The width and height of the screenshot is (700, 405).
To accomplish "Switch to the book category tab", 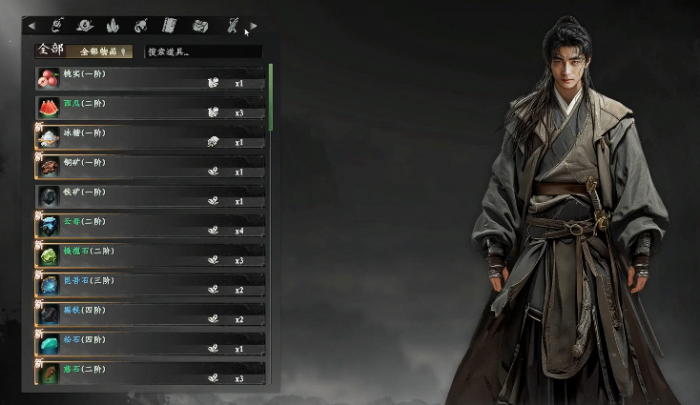I will coord(169,25).
